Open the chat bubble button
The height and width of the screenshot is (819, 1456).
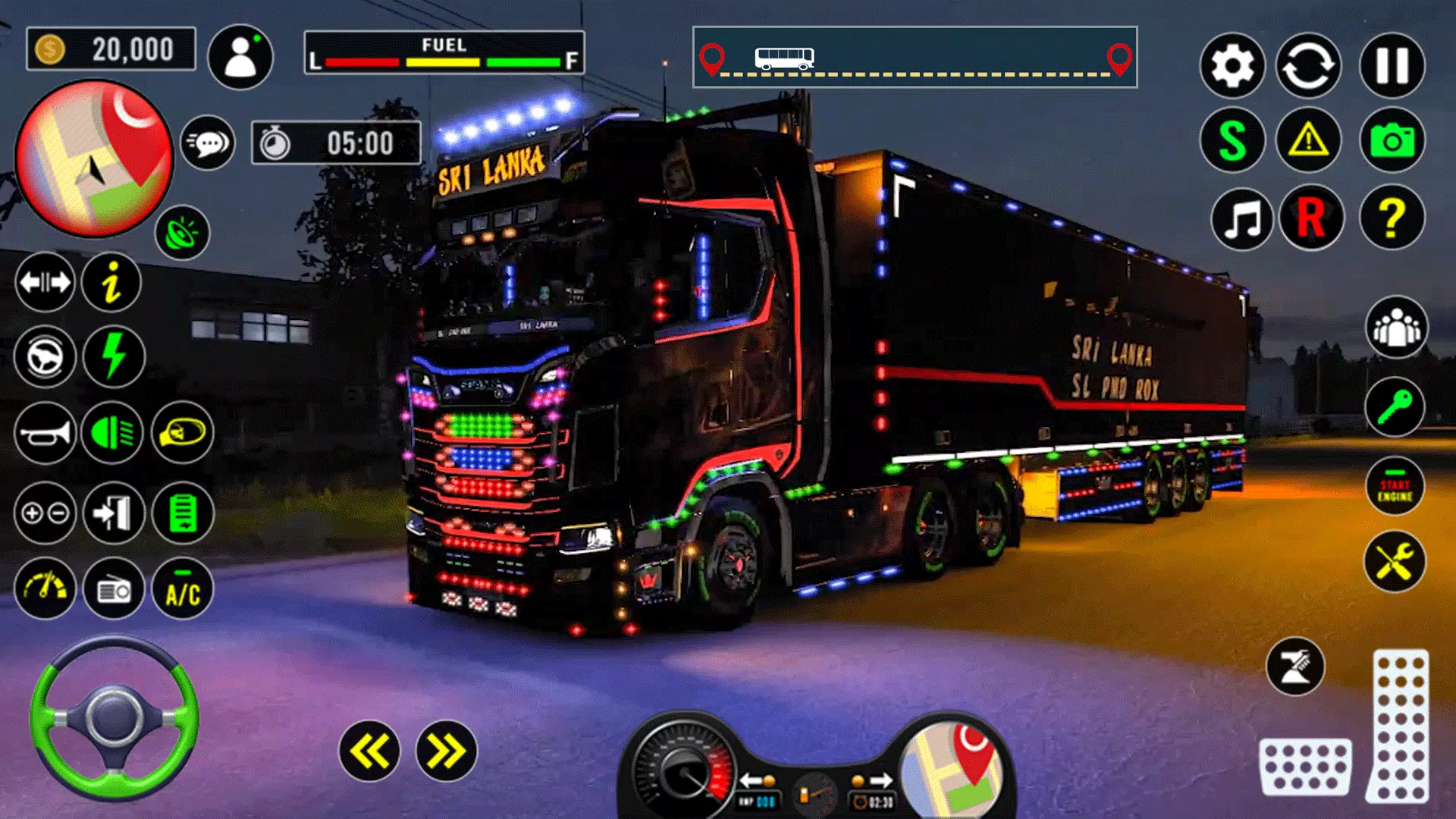tap(208, 143)
